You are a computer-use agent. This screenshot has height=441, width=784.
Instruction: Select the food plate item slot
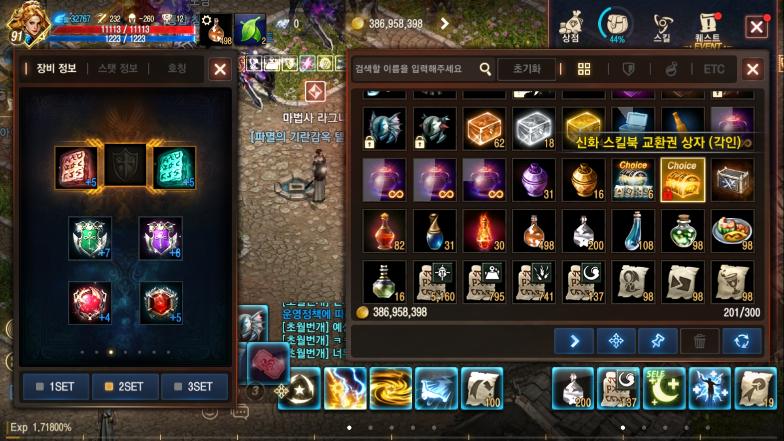732,230
